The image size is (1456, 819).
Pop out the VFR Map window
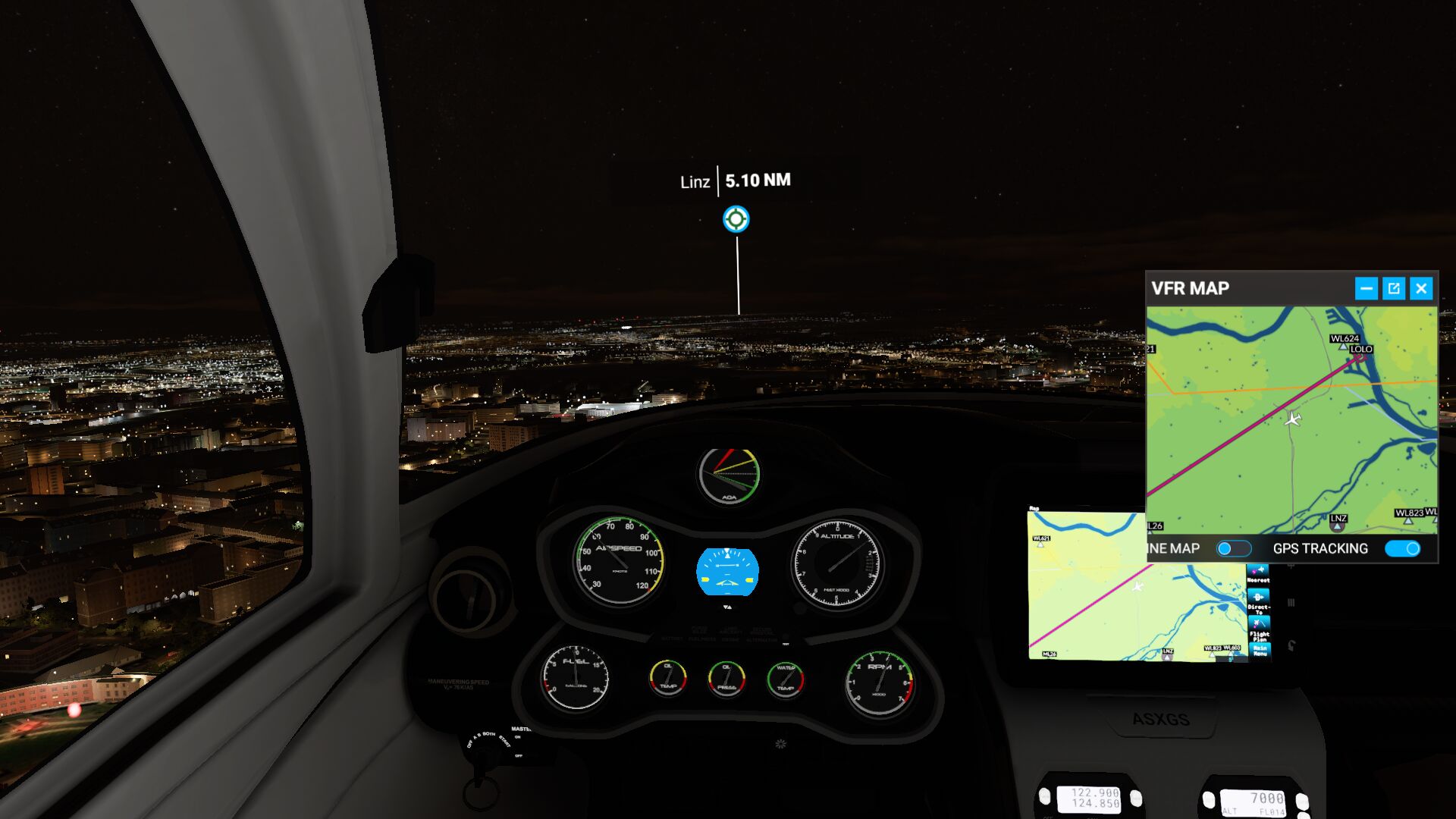click(x=1394, y=288)
